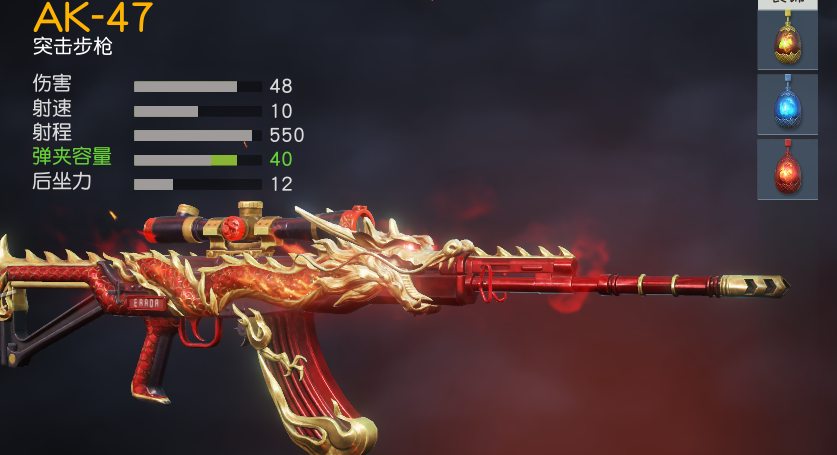The image size is (837, 455).
Task: Pick the red egg charm slot
Action: (x=787, y=168)
